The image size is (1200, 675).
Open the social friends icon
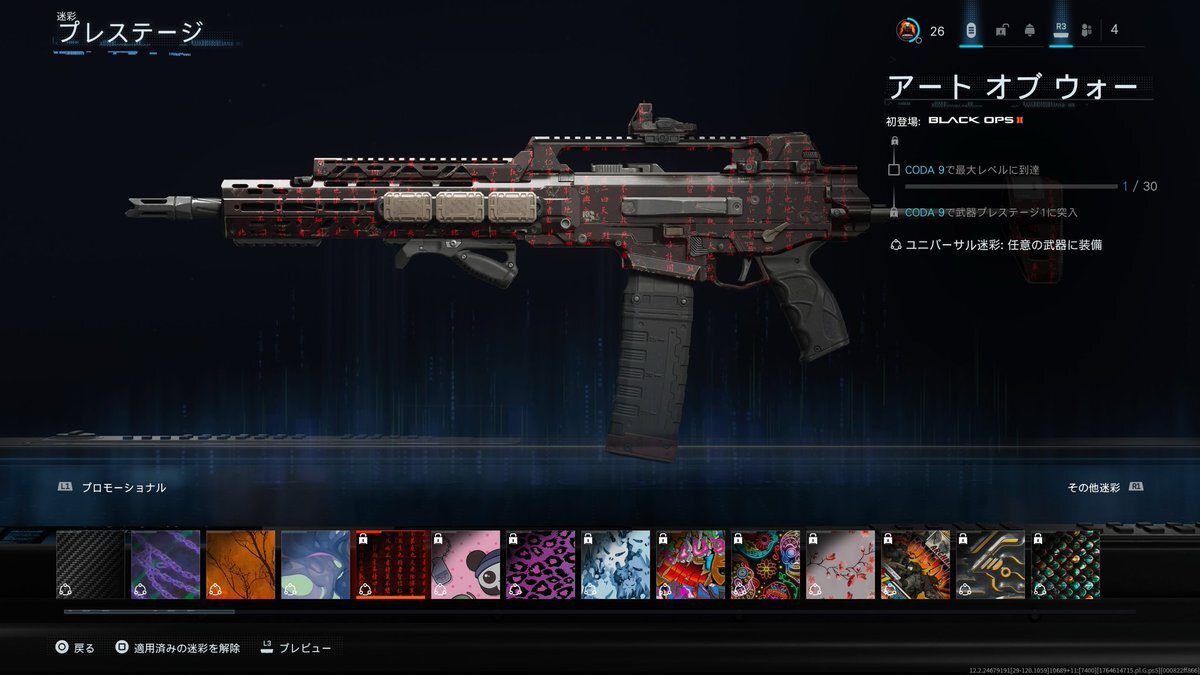[1086, 30]
